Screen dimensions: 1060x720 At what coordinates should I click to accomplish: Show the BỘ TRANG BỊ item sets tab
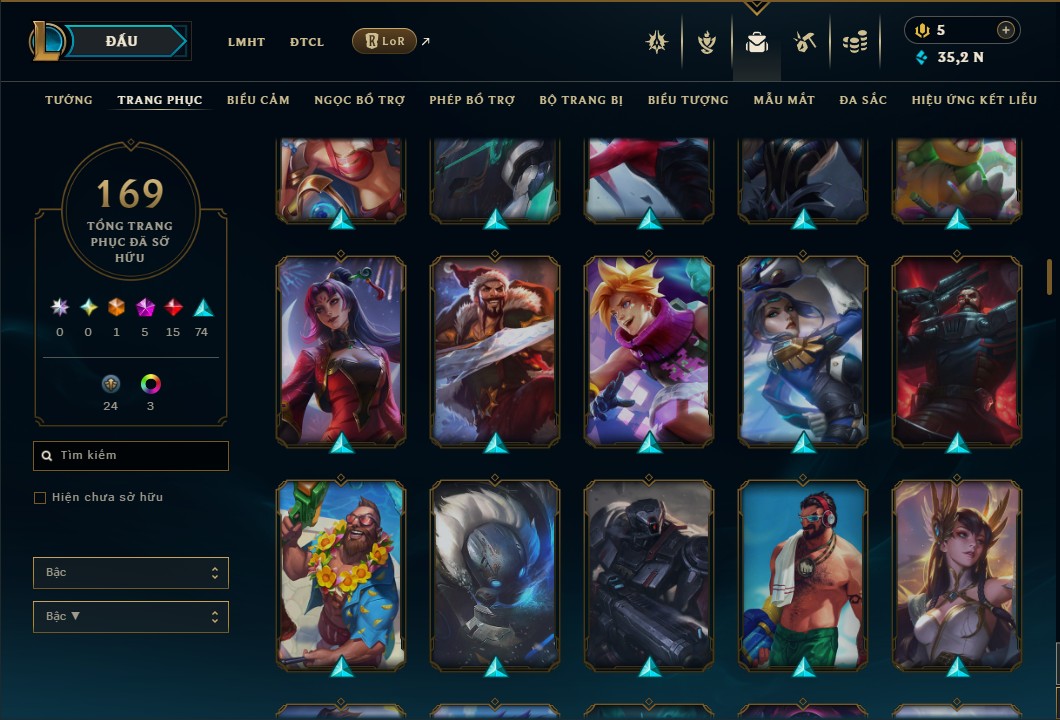pos(581,100)
